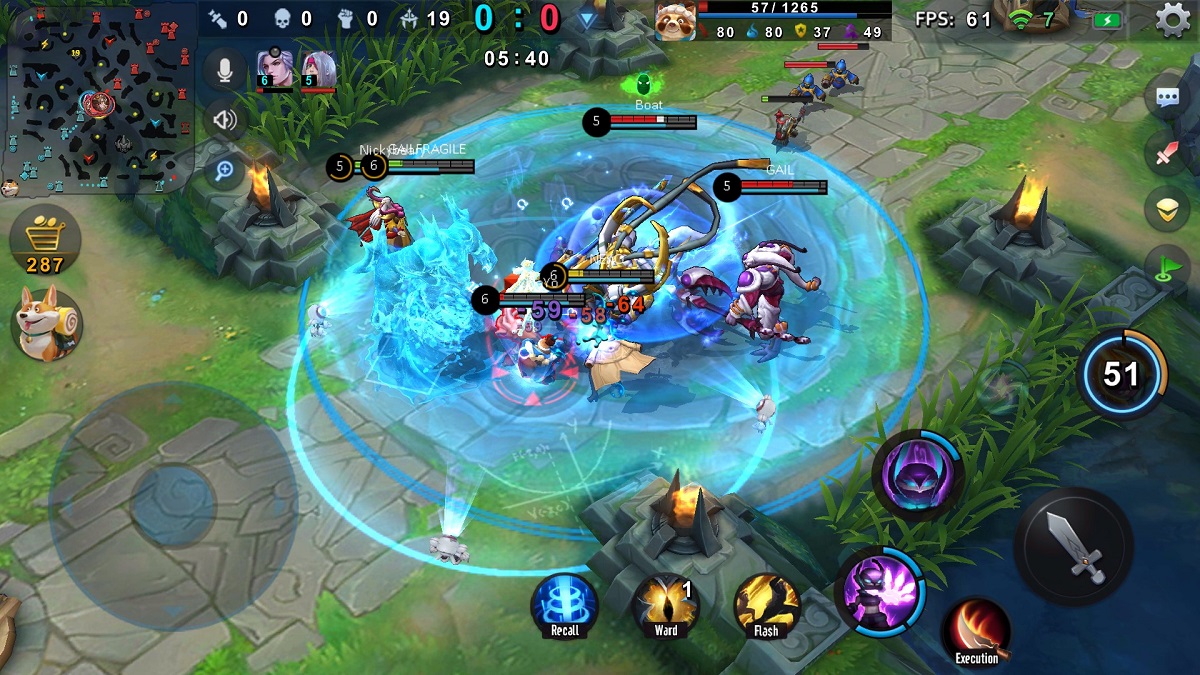Tap the corgi pet icon

click(x=47, y=324)
